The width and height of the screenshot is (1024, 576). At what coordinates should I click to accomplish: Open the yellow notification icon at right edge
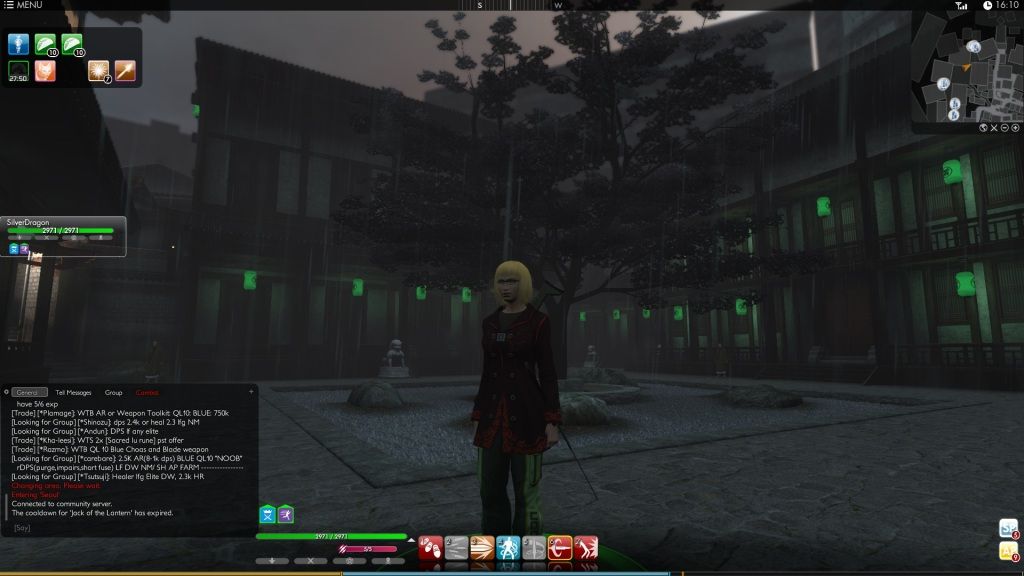(1007, 552)
